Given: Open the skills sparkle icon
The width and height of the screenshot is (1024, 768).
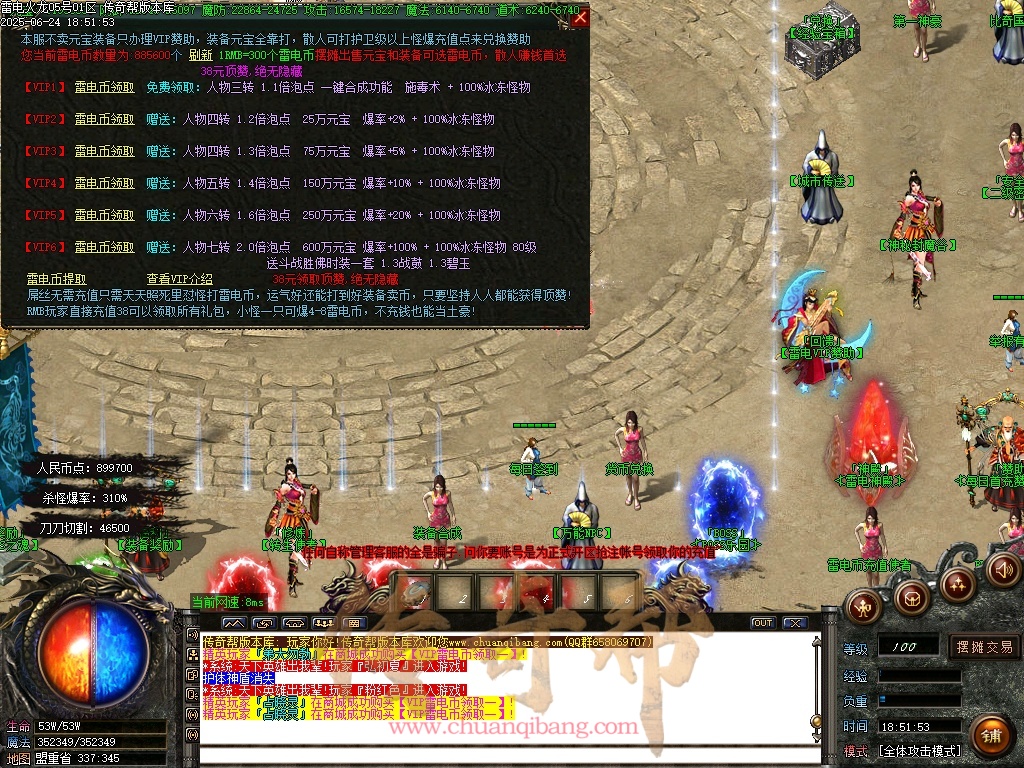Looking at the screenshot, I should coord(957,584).
